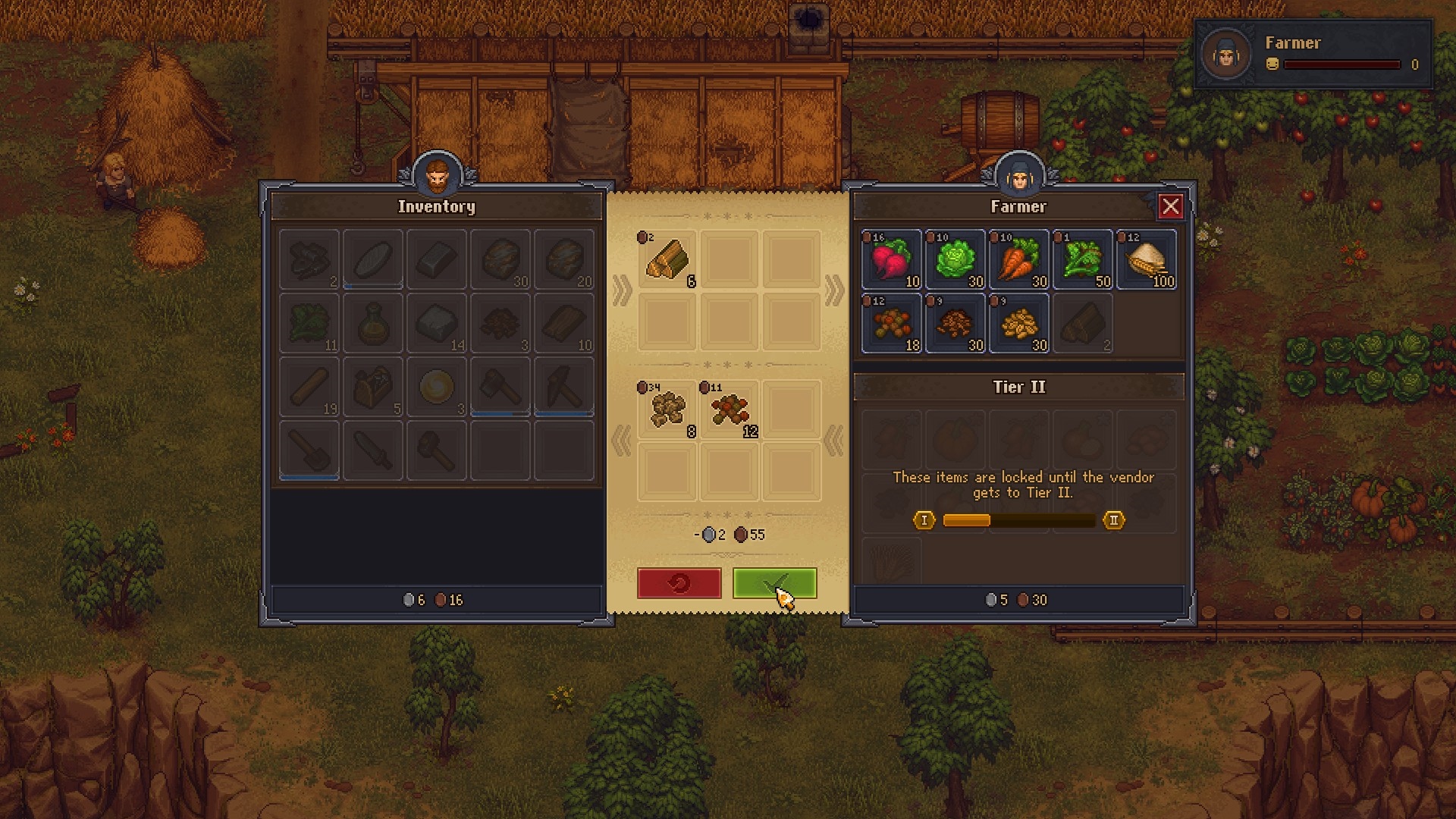Pick the yellow seeds in the Farmer's stock
Image resolution: width=1456 pixels, height=819 pixels.
tap(1018, 324)
